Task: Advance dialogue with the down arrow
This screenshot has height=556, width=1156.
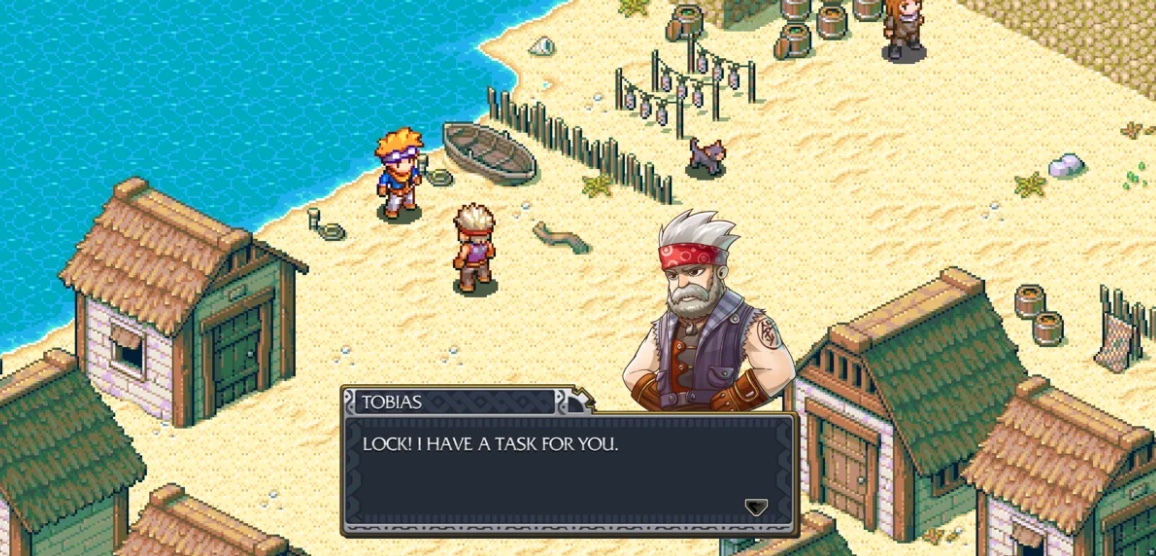Action: [756, 507]
